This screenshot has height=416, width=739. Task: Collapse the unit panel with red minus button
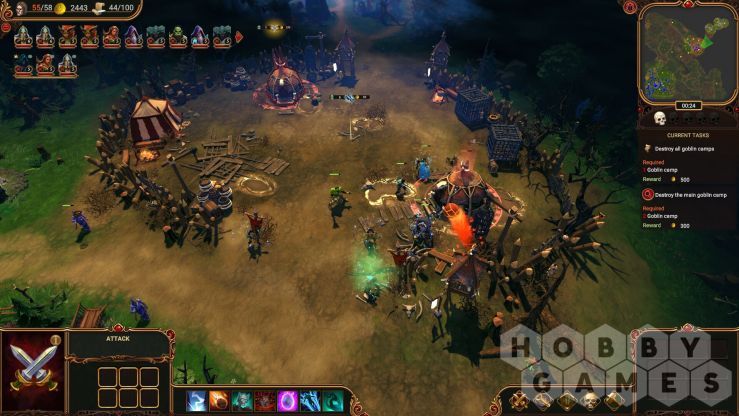6,27
